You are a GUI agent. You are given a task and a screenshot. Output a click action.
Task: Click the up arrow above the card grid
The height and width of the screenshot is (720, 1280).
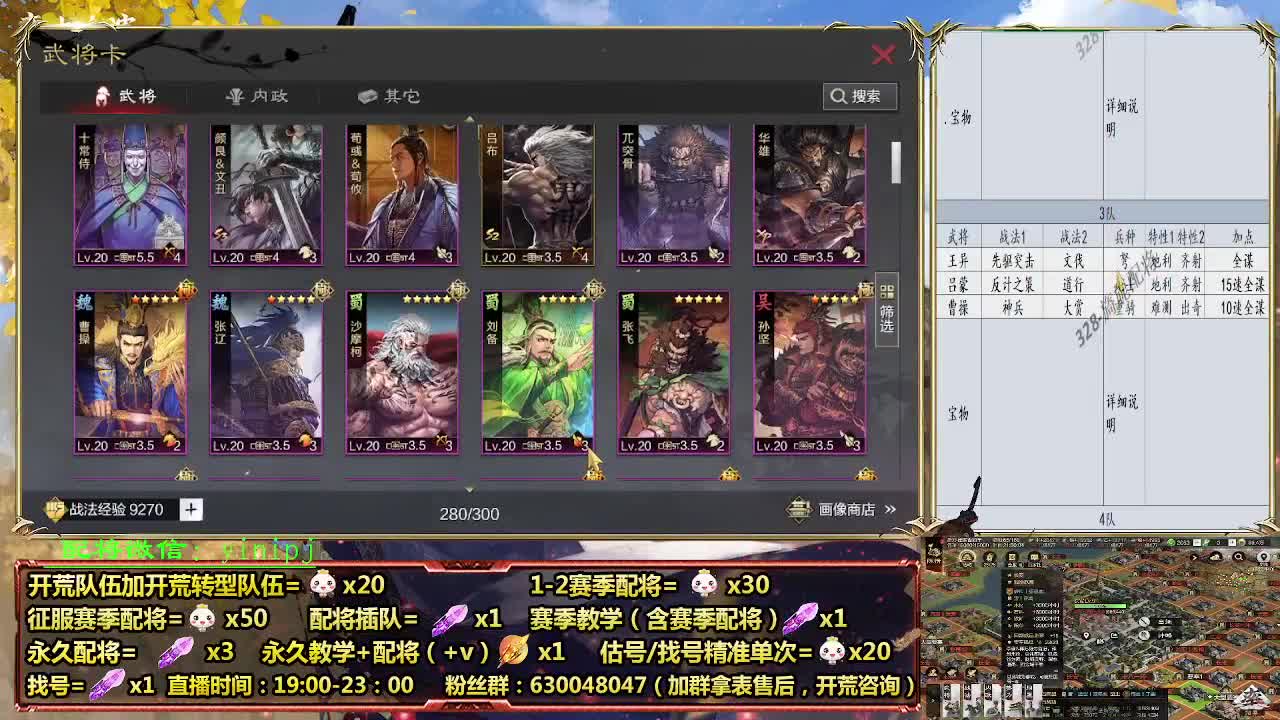468,117
